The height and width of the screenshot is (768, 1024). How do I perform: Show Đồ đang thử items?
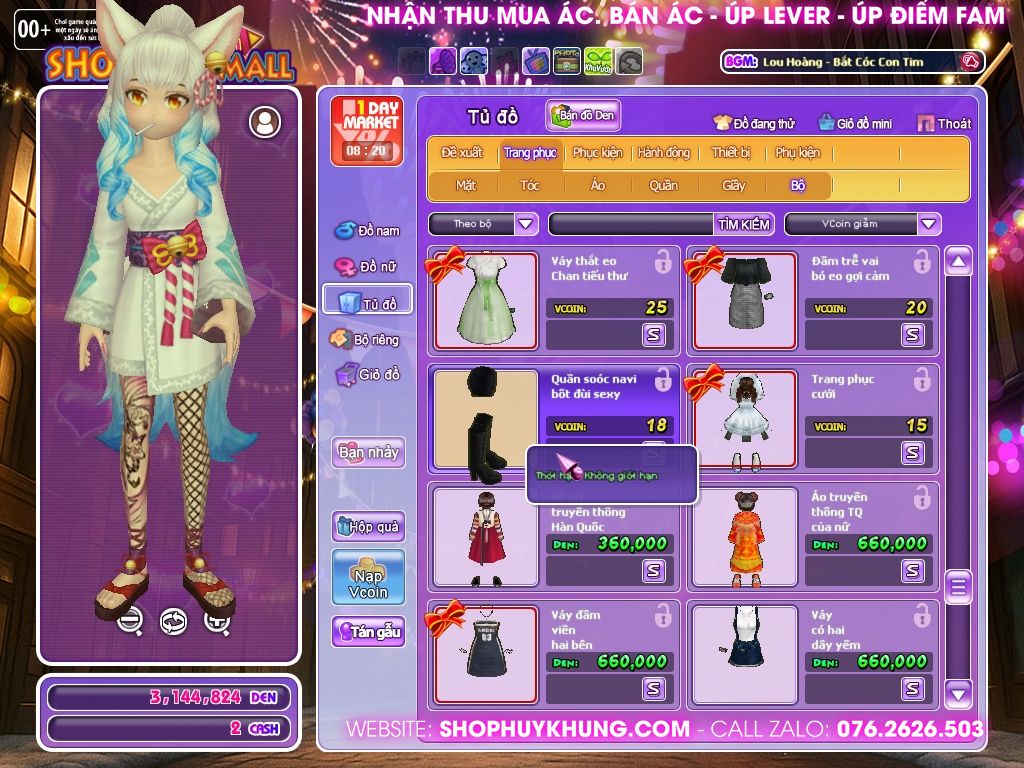click(x=754, y=123)
